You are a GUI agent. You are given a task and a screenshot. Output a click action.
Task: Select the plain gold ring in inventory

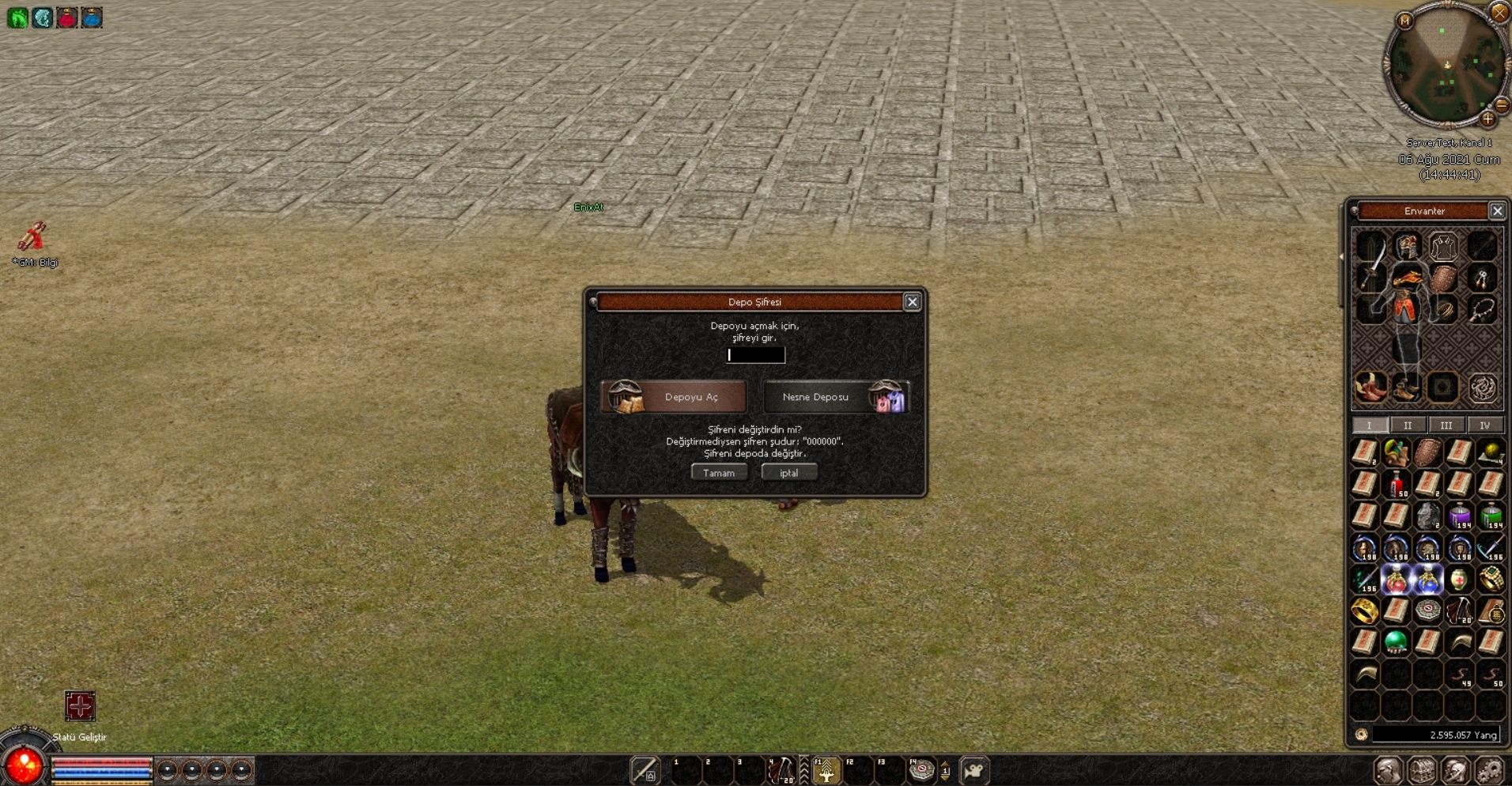point(1365,610)
